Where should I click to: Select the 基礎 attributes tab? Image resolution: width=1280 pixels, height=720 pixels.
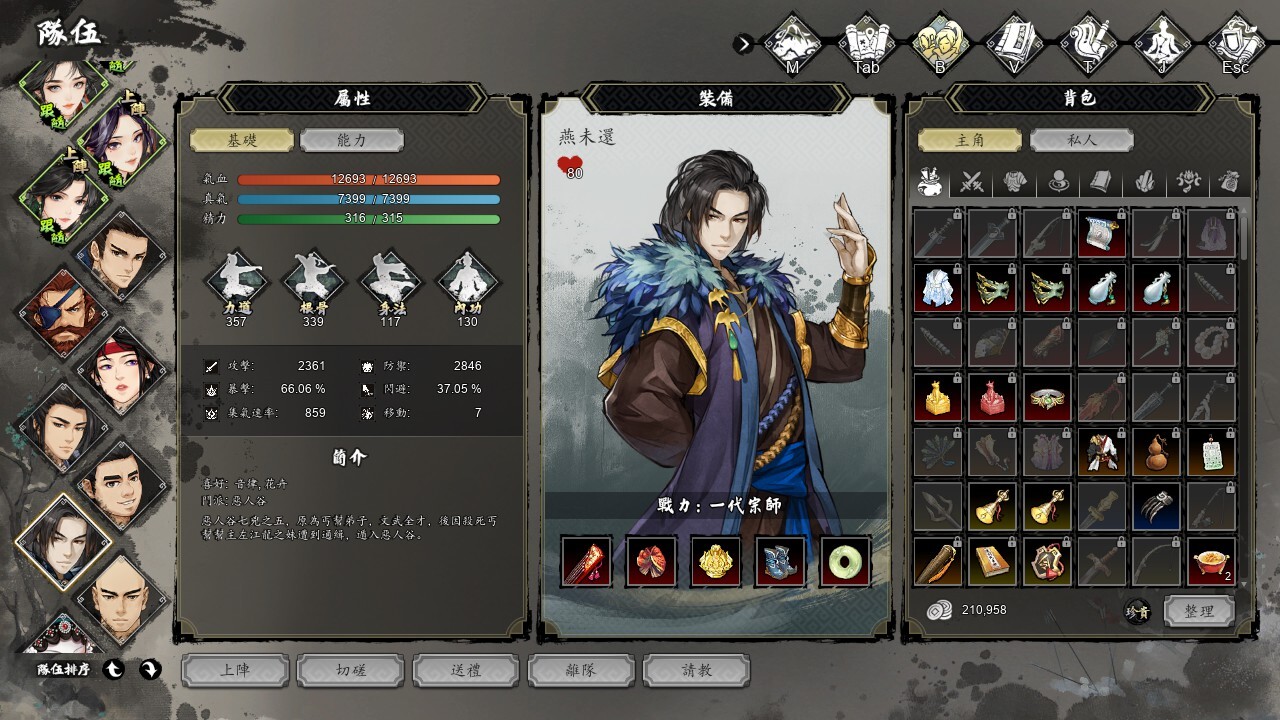pos(242,140)
